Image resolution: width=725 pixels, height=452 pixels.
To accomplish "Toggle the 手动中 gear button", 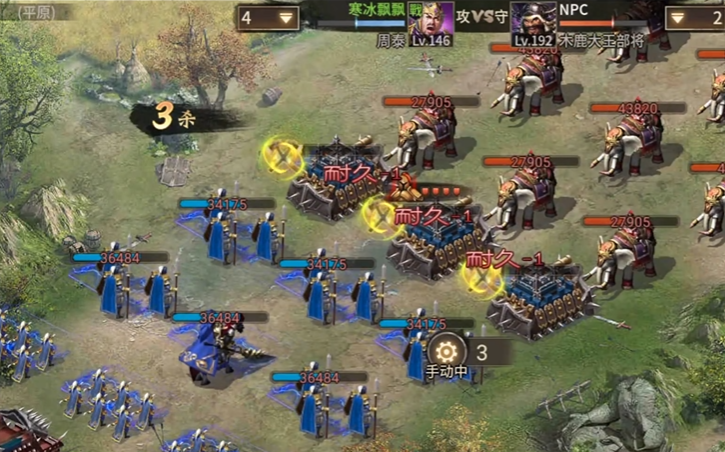I will (x=445, y=352).
